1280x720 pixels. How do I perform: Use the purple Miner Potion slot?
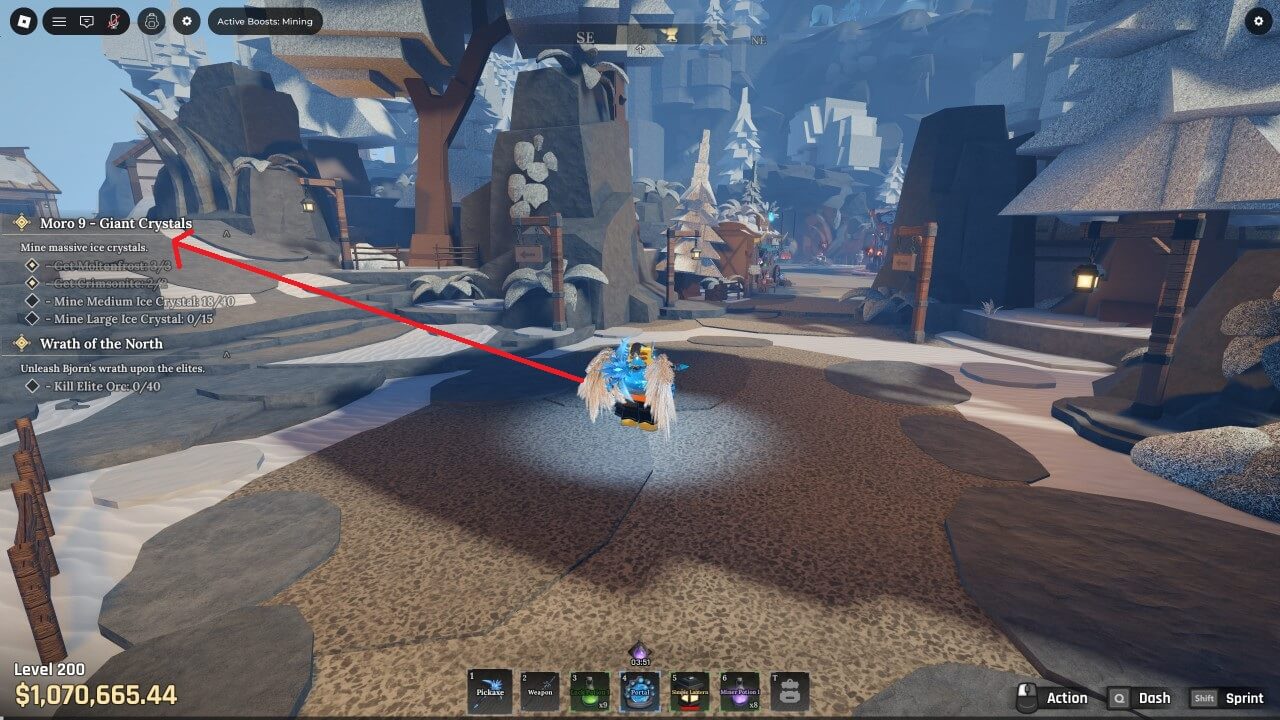[740, 691]
